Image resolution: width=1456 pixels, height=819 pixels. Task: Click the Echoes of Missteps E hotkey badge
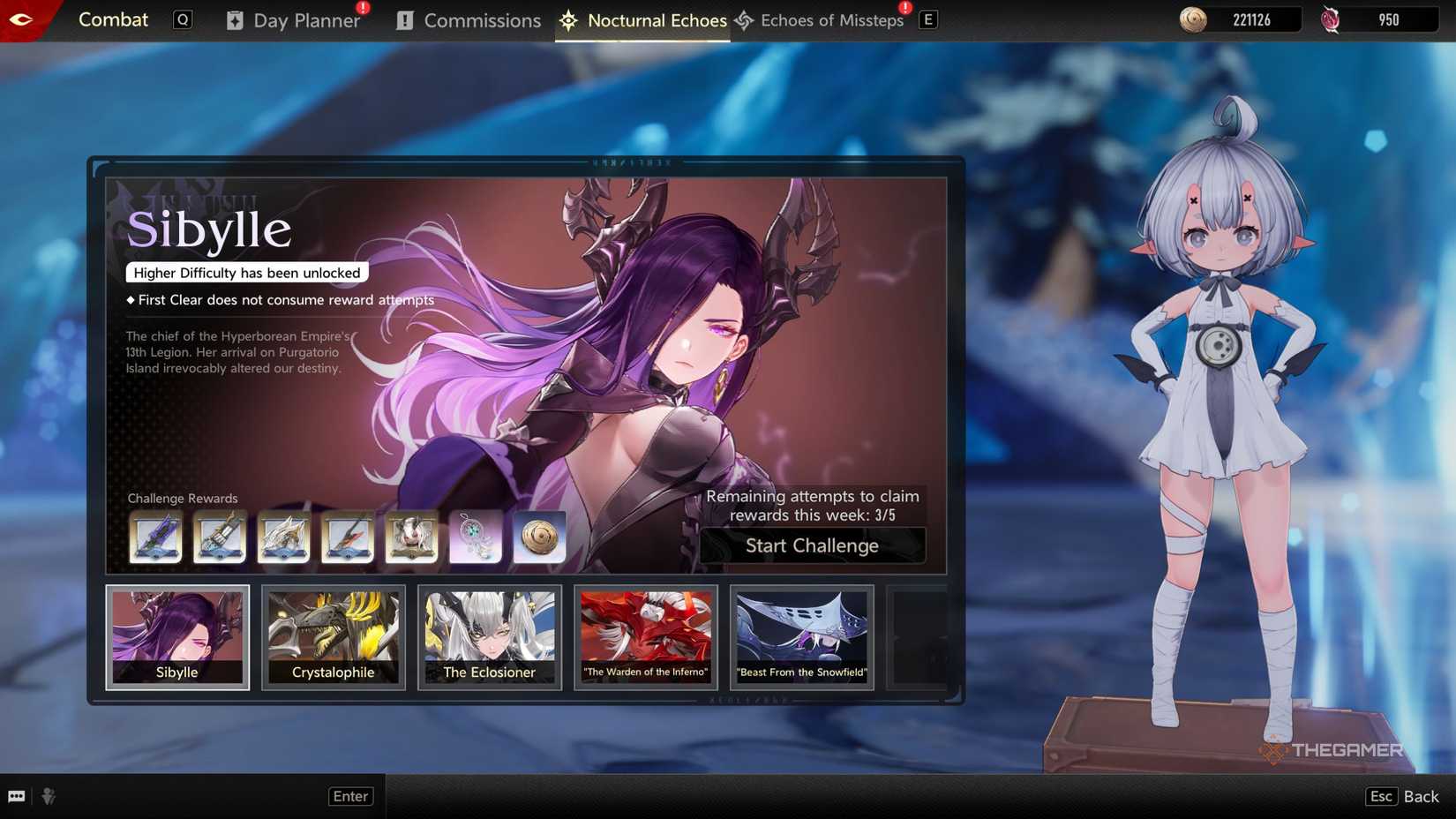[927, 19]
